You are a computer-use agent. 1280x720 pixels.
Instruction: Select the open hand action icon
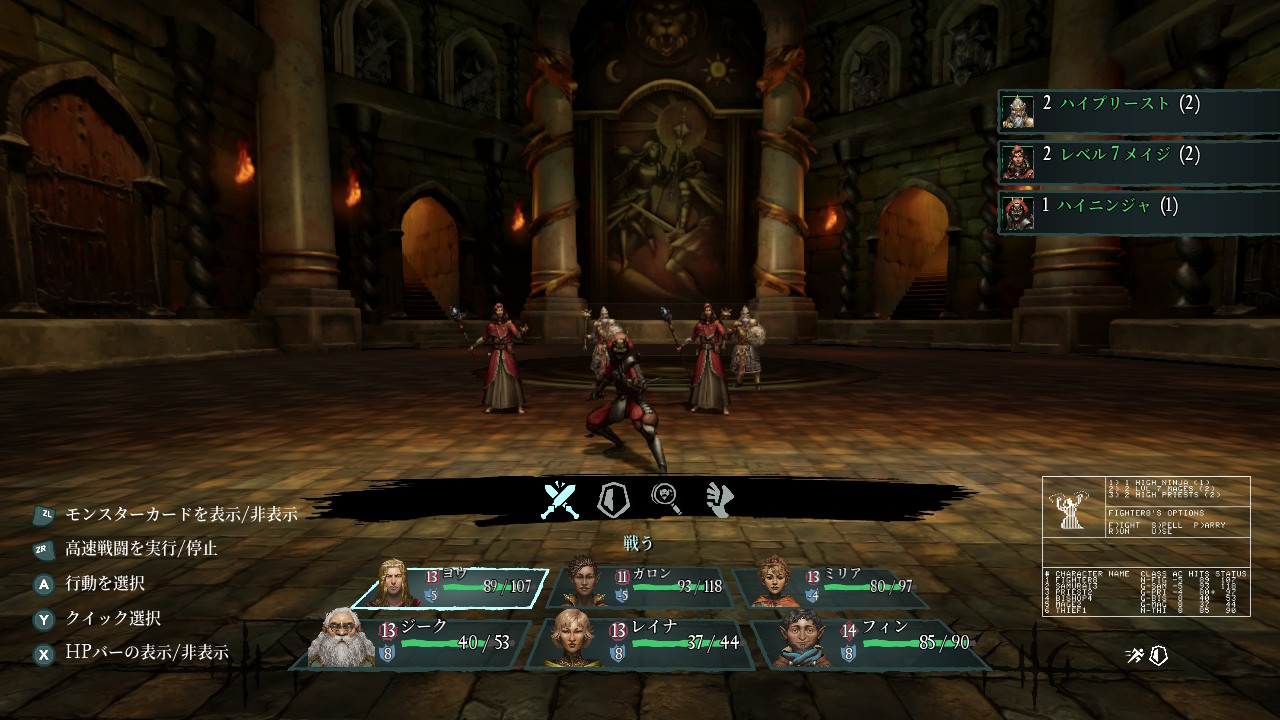click(x=720, y=498)
